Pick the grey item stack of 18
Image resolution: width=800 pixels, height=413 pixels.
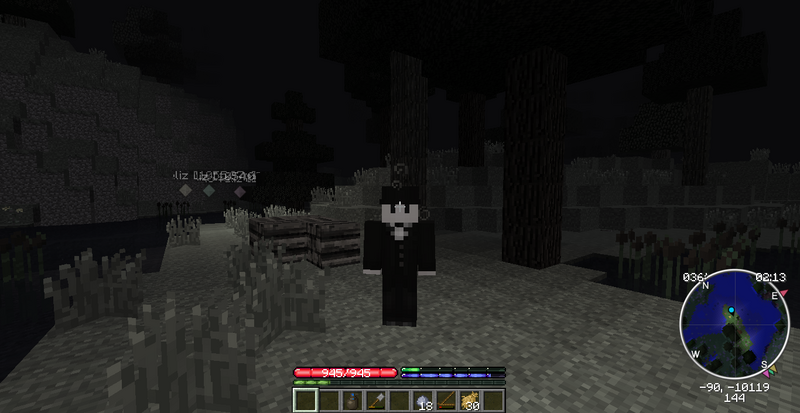pos(422,401)
